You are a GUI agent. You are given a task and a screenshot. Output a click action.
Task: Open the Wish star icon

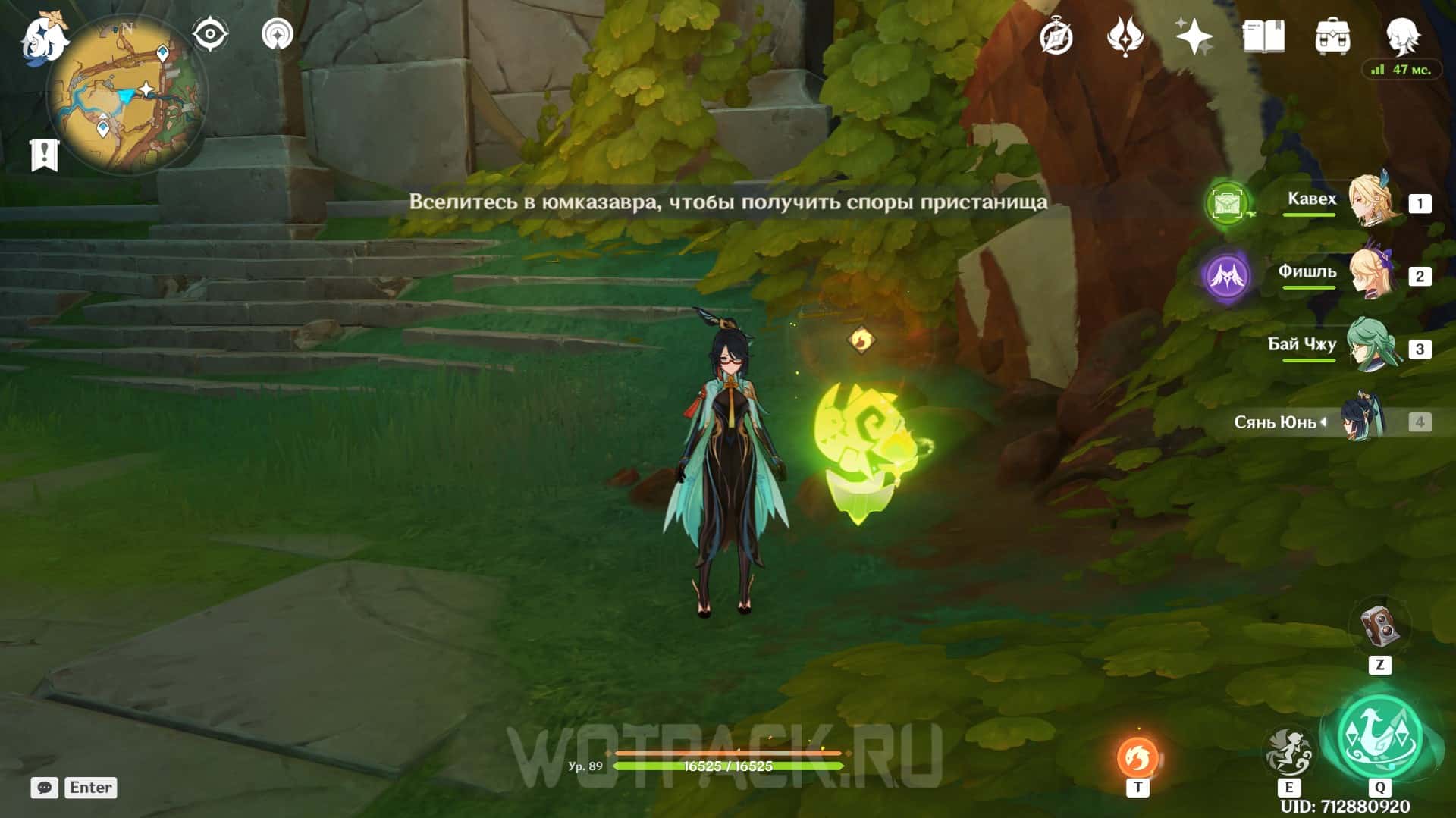pos(1194,36)
